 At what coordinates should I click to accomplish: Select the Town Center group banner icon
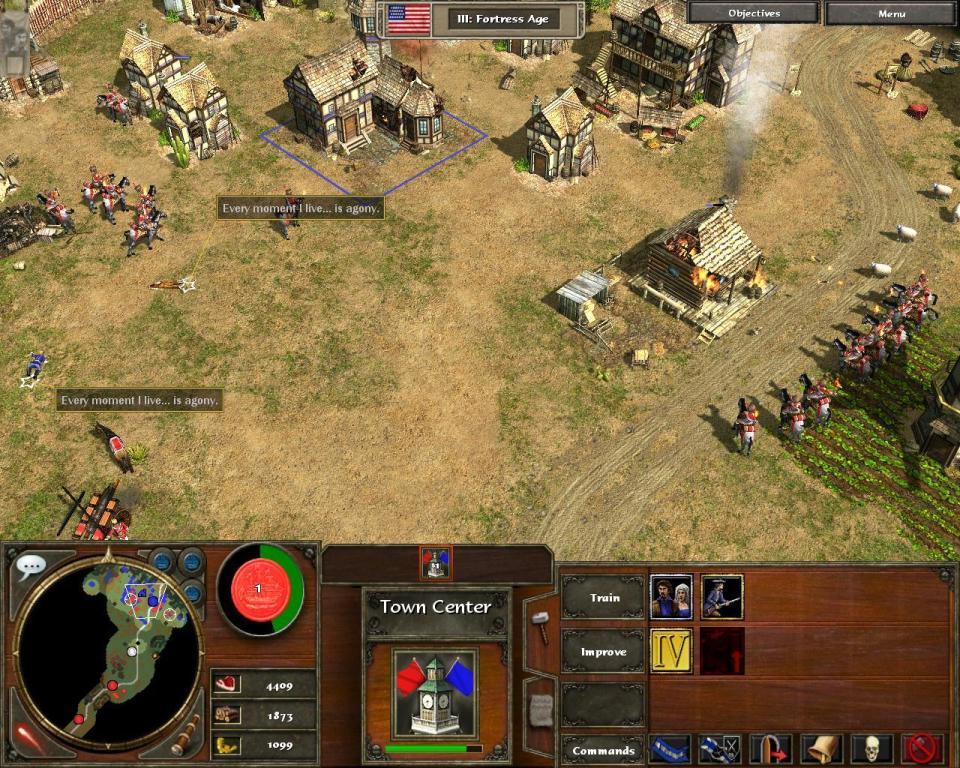pyautogui.click(x=436, y=563)
